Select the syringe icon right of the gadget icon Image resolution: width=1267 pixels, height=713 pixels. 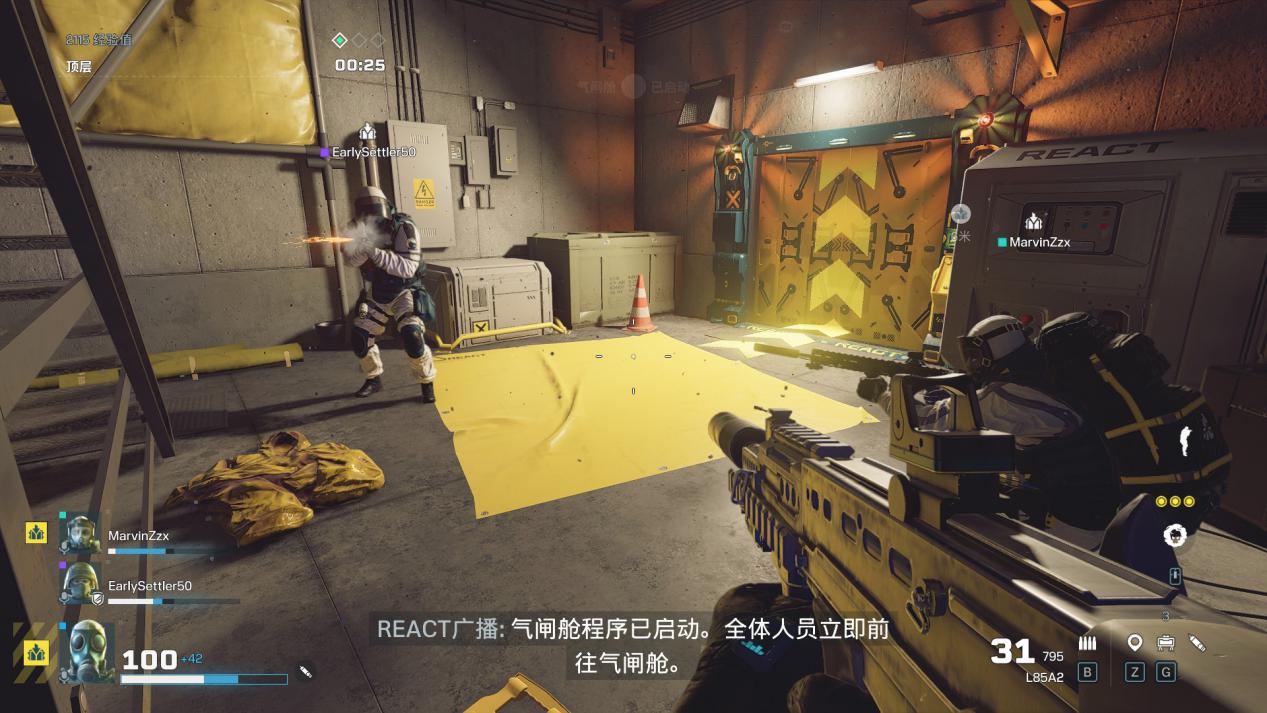click(1196, 643)
